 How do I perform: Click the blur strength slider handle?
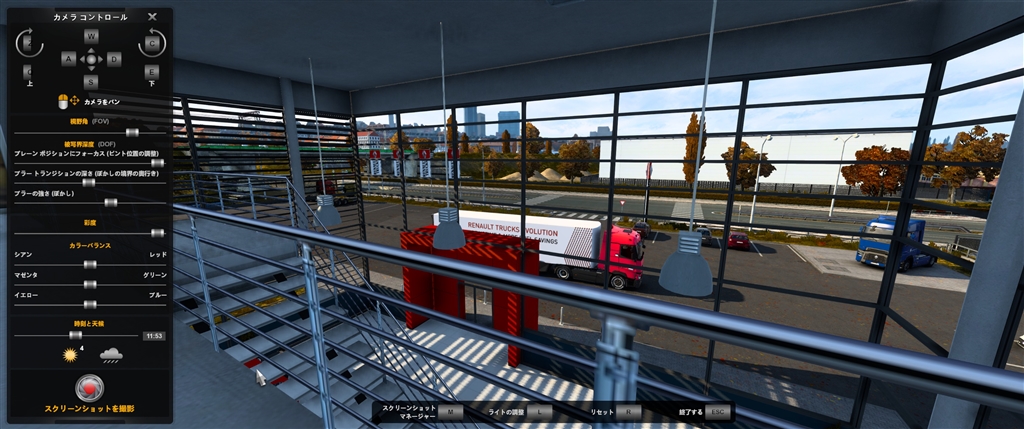(x=110, y=202)
